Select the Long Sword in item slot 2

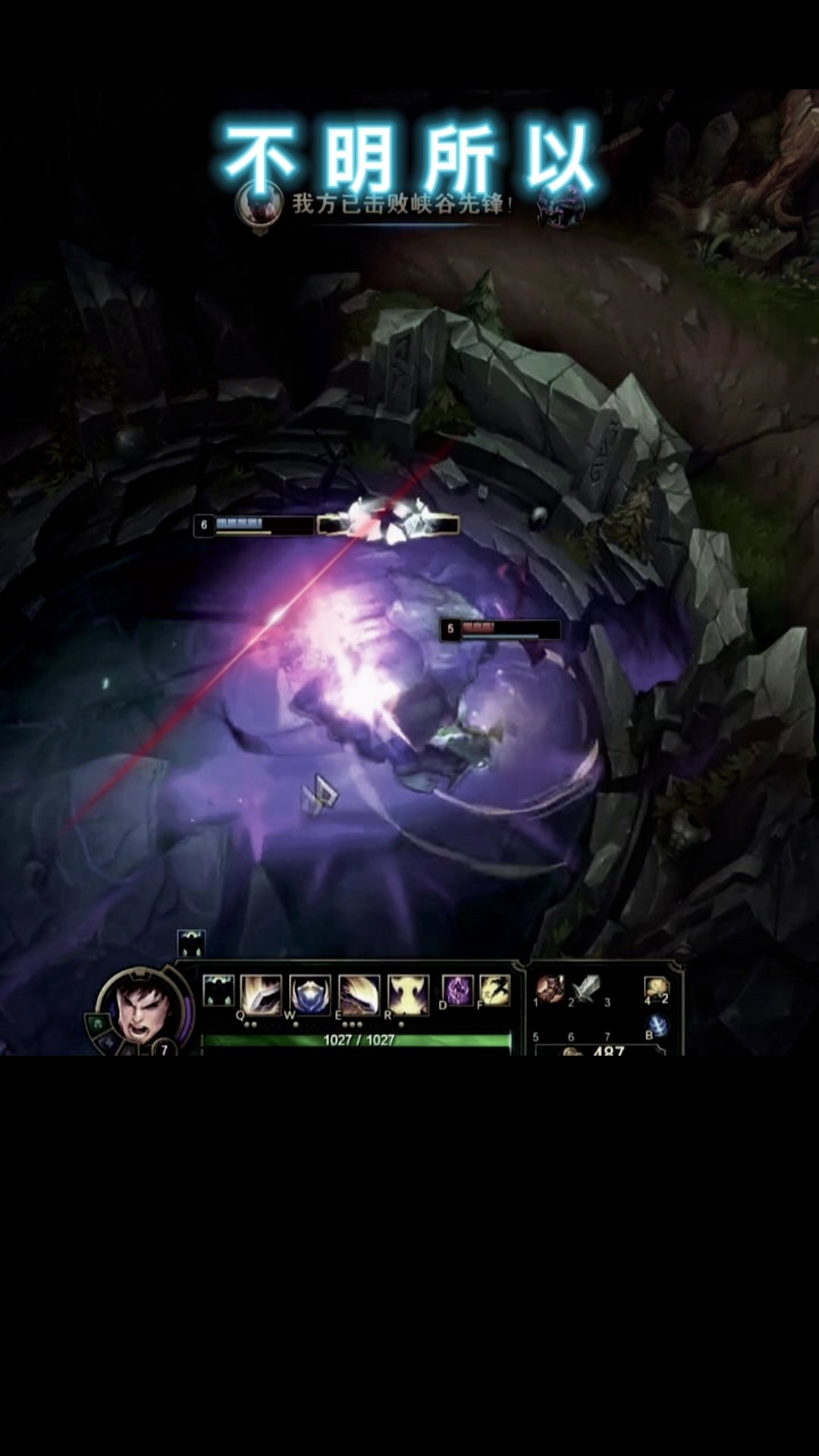coord(586,988)
